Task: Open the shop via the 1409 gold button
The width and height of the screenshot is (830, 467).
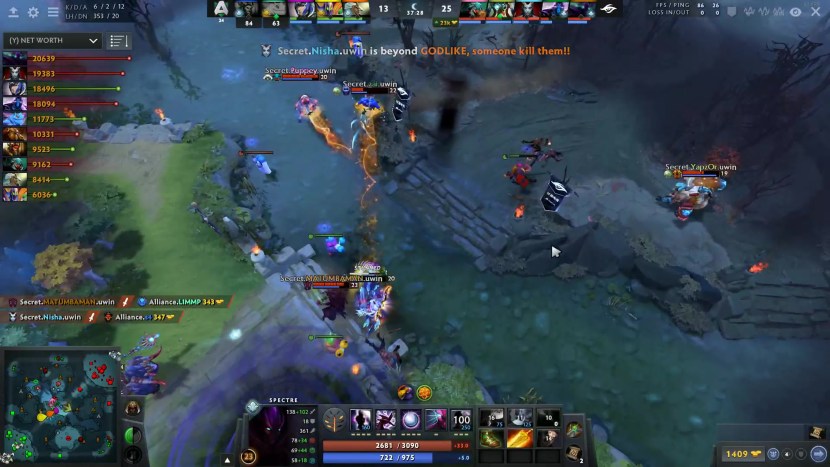Action: (x=740, y=454)
